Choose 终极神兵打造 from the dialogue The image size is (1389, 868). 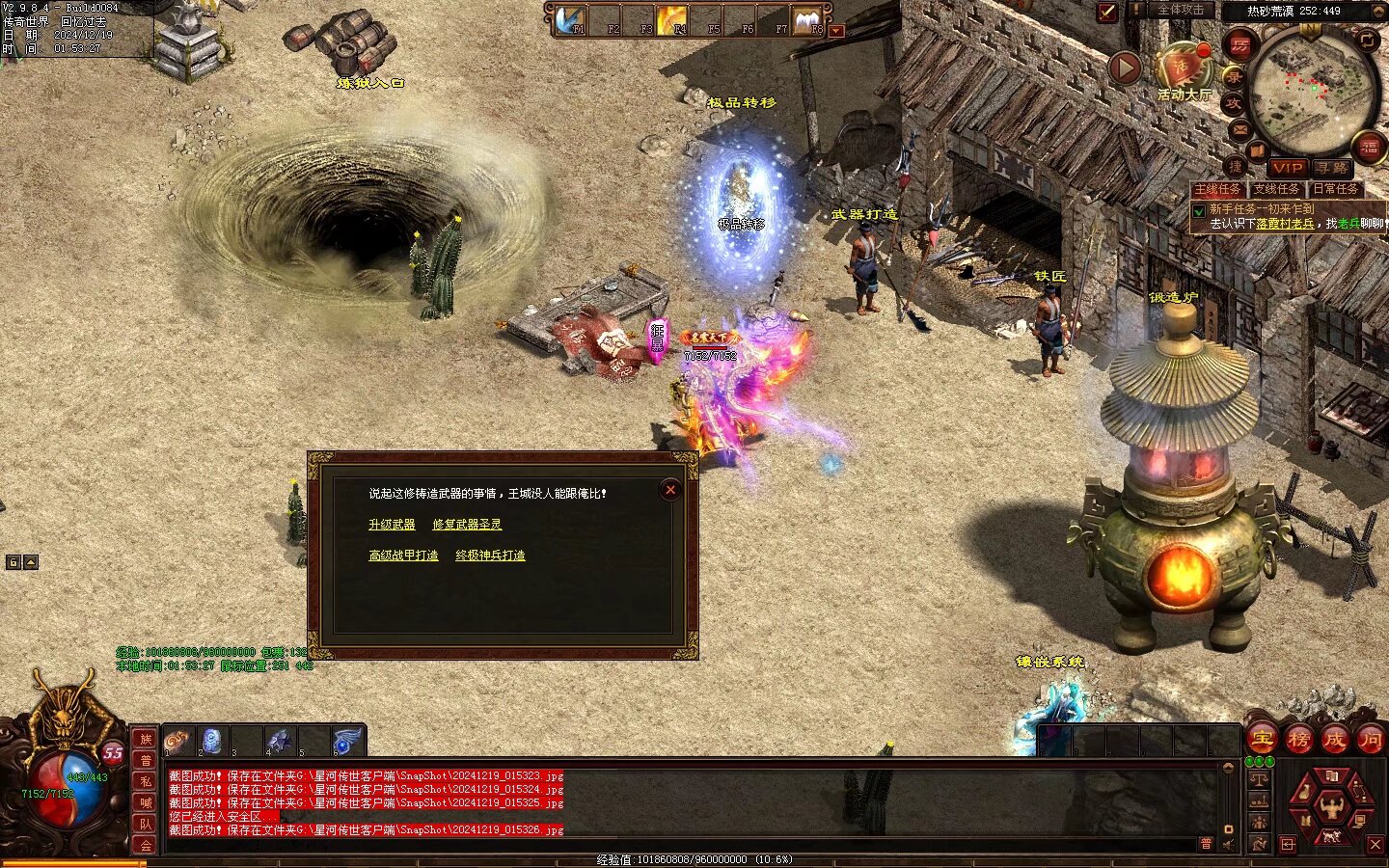(490, 556)
